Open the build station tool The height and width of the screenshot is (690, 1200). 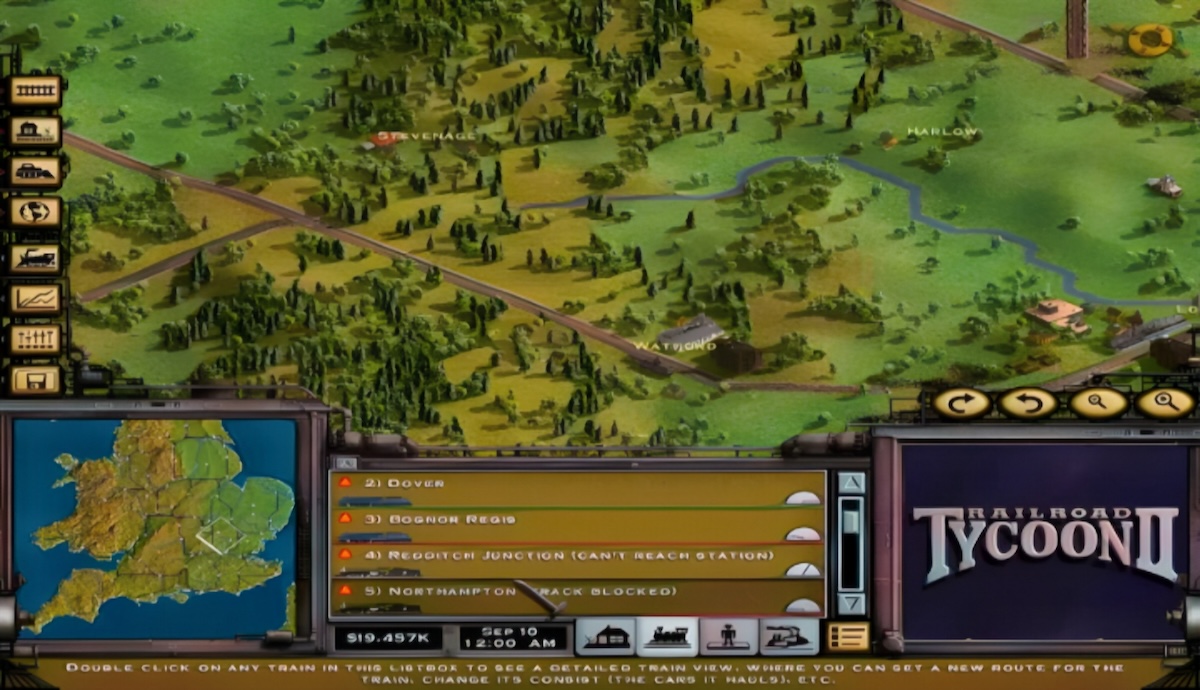coord(36,131)
